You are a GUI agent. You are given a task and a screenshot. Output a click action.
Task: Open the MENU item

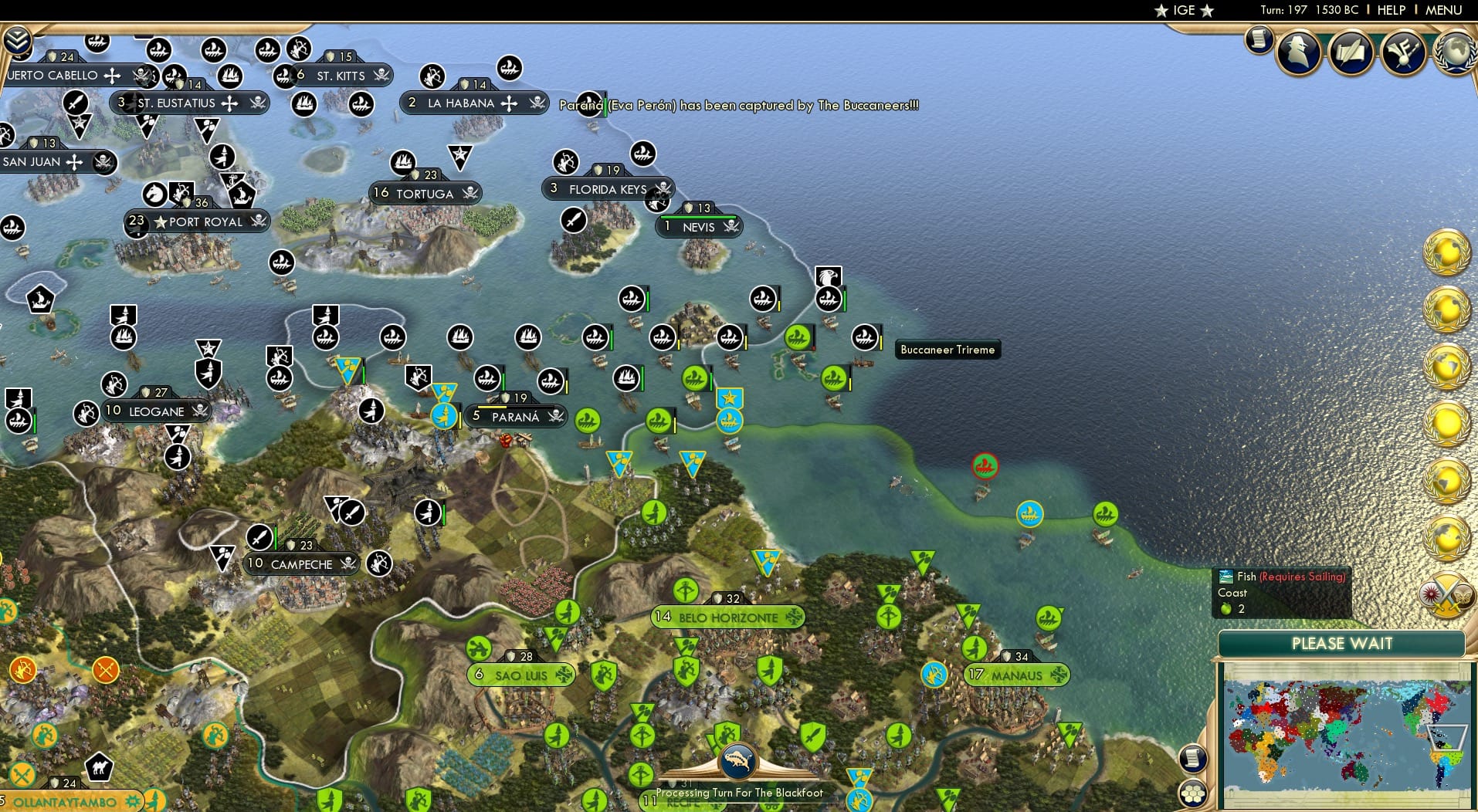tap(1442, 11)
